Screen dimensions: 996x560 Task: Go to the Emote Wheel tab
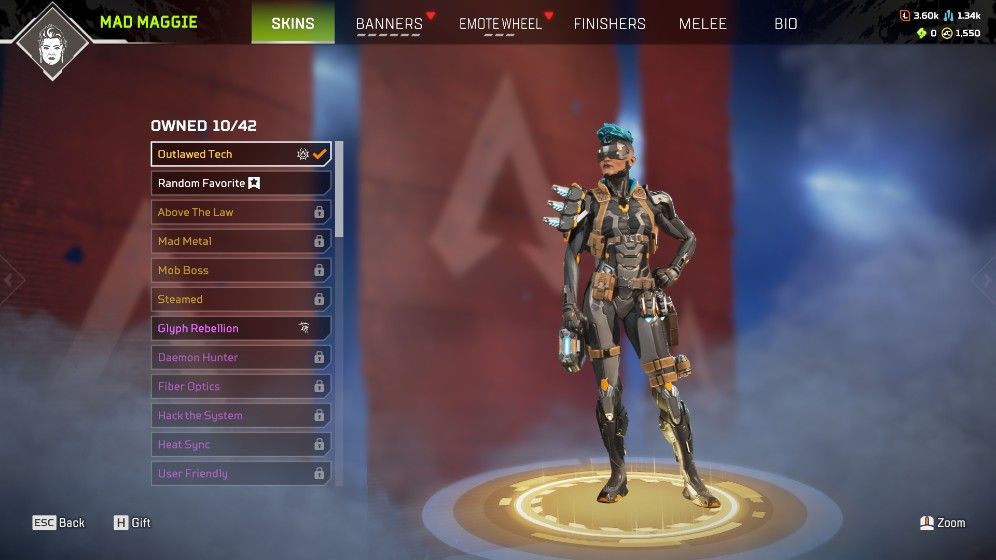click(500, 24)
